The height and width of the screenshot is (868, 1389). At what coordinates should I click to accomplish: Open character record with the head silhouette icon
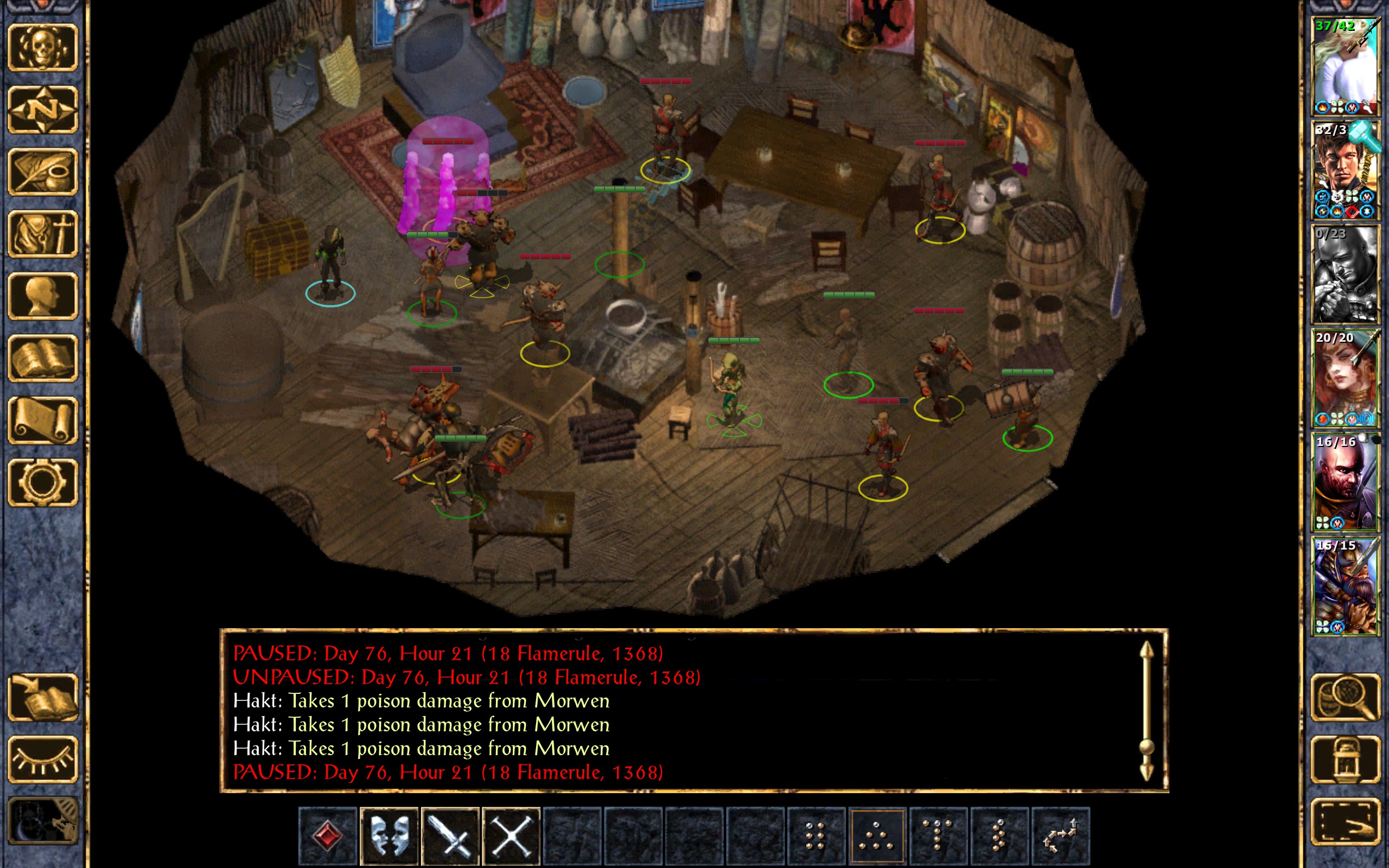click(x=43, y=296)
